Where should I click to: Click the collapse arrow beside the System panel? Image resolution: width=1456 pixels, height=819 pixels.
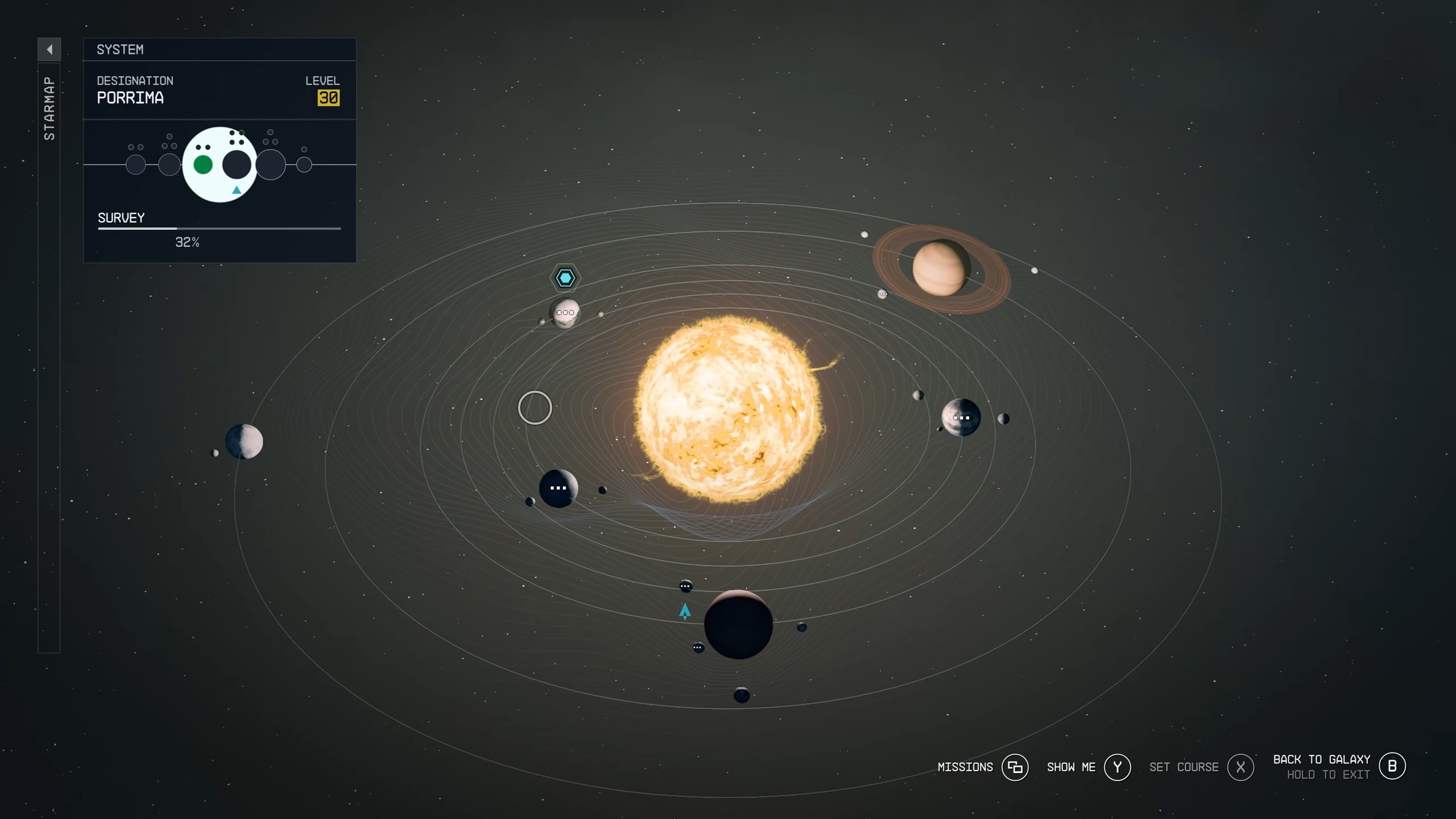point(49,49)
